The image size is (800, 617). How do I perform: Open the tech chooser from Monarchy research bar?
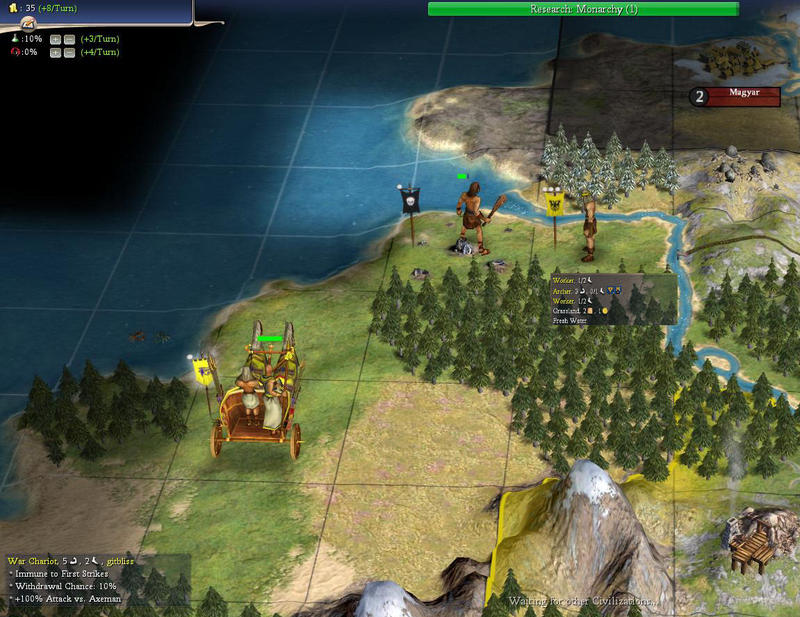pos(583,9)
